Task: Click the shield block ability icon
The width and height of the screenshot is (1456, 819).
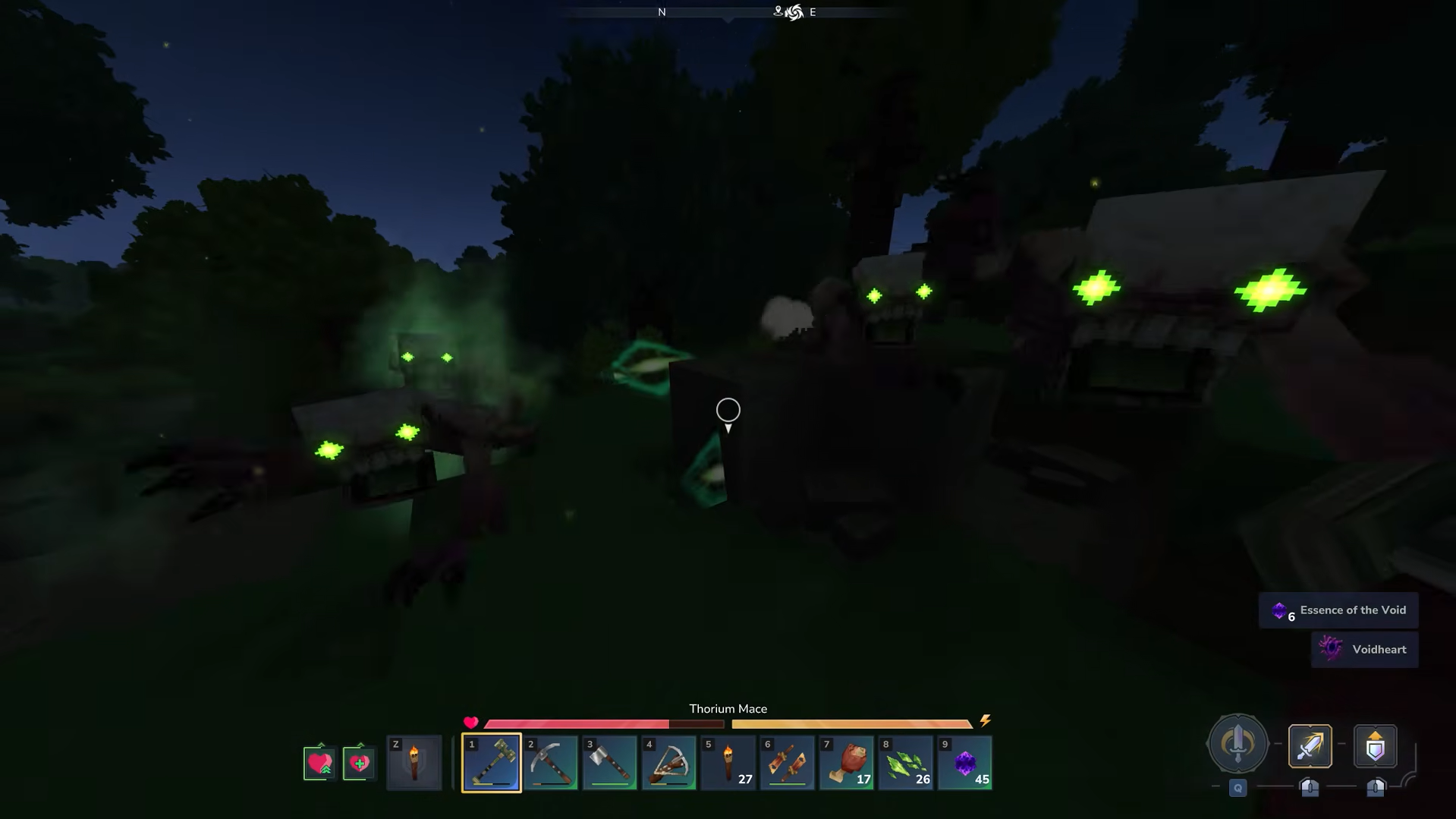Action: click(1374, 746)
